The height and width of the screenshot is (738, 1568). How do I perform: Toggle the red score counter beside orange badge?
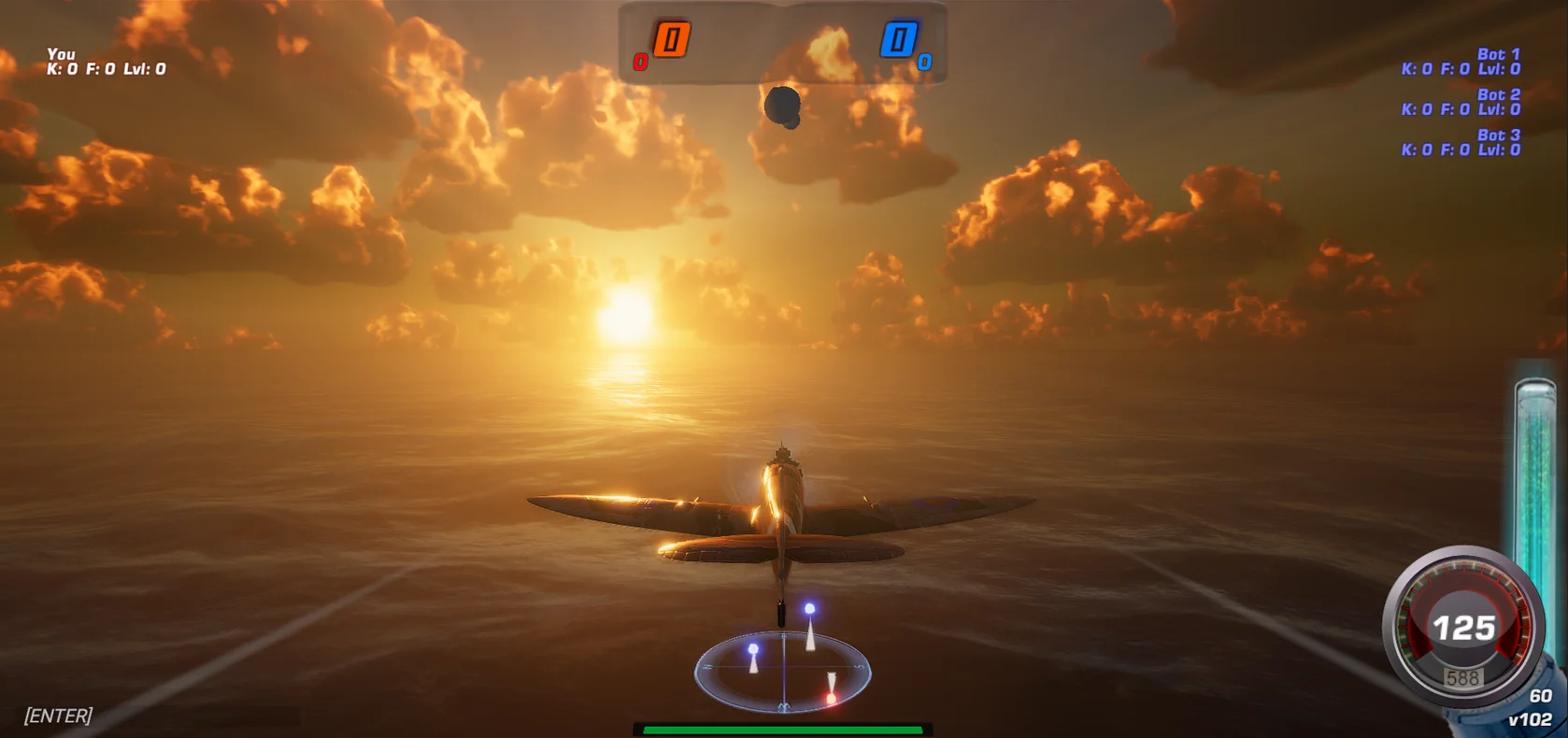[641, 62]
